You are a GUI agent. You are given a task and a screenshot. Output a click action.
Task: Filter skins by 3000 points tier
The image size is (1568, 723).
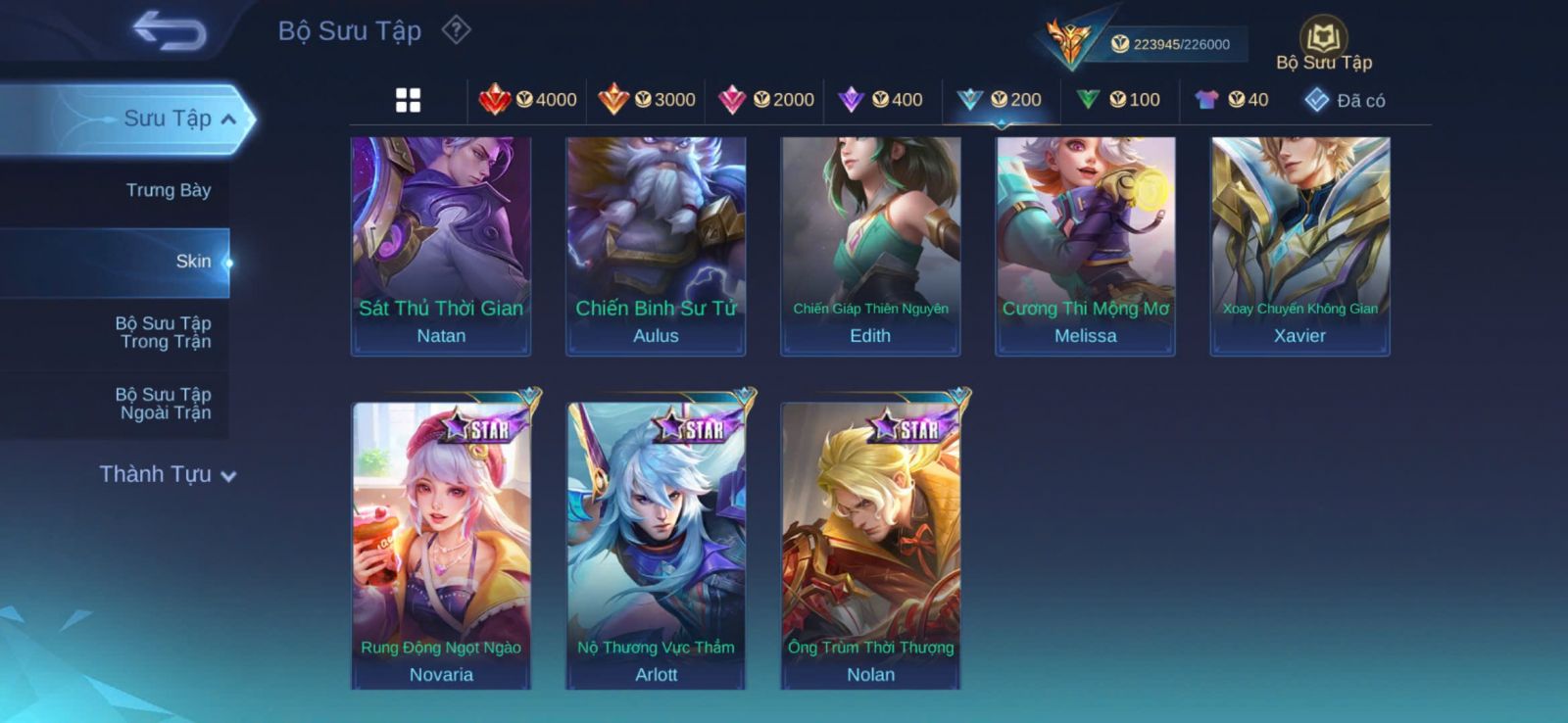(647, 100)
